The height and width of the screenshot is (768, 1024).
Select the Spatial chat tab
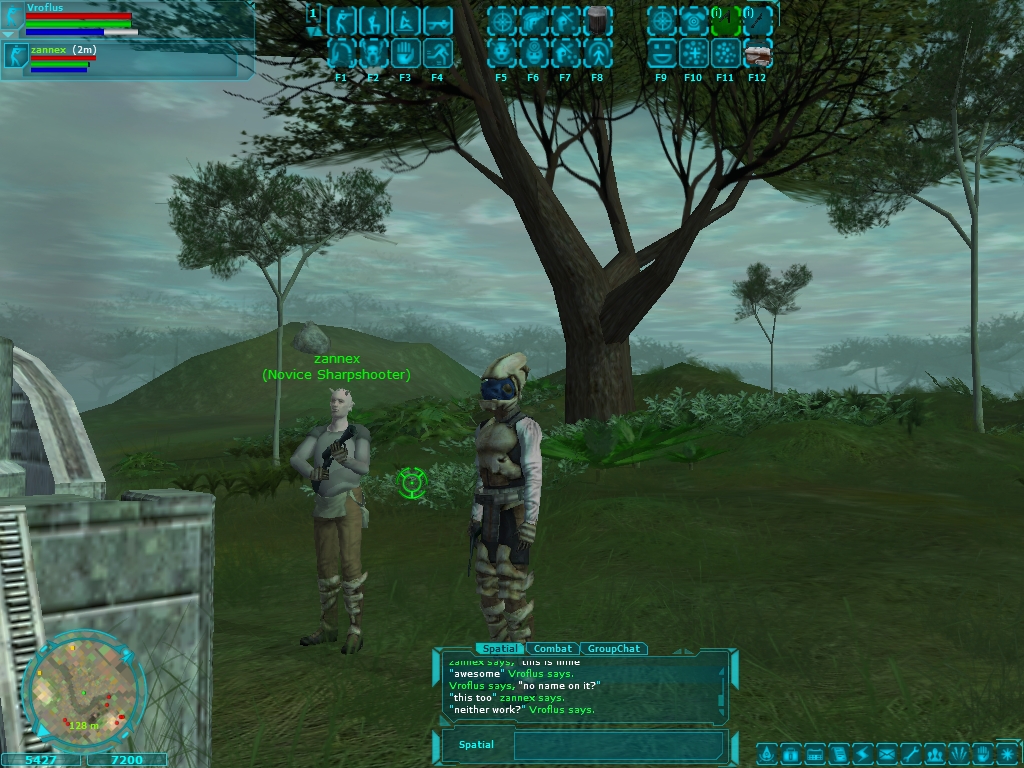point(497,649)
